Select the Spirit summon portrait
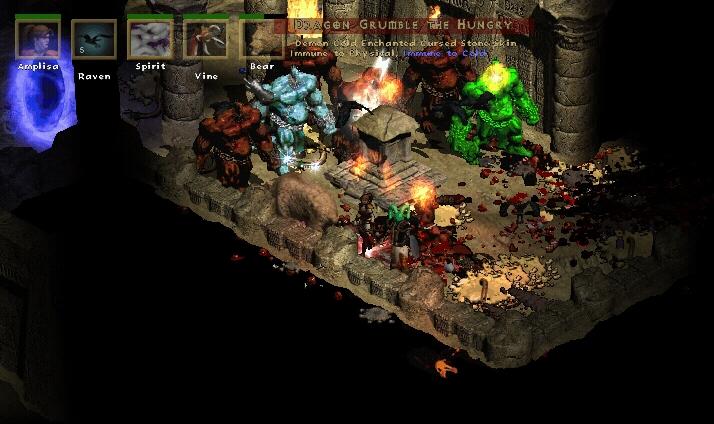The height and width of the screenshot is (424, 714). point(149,39)
